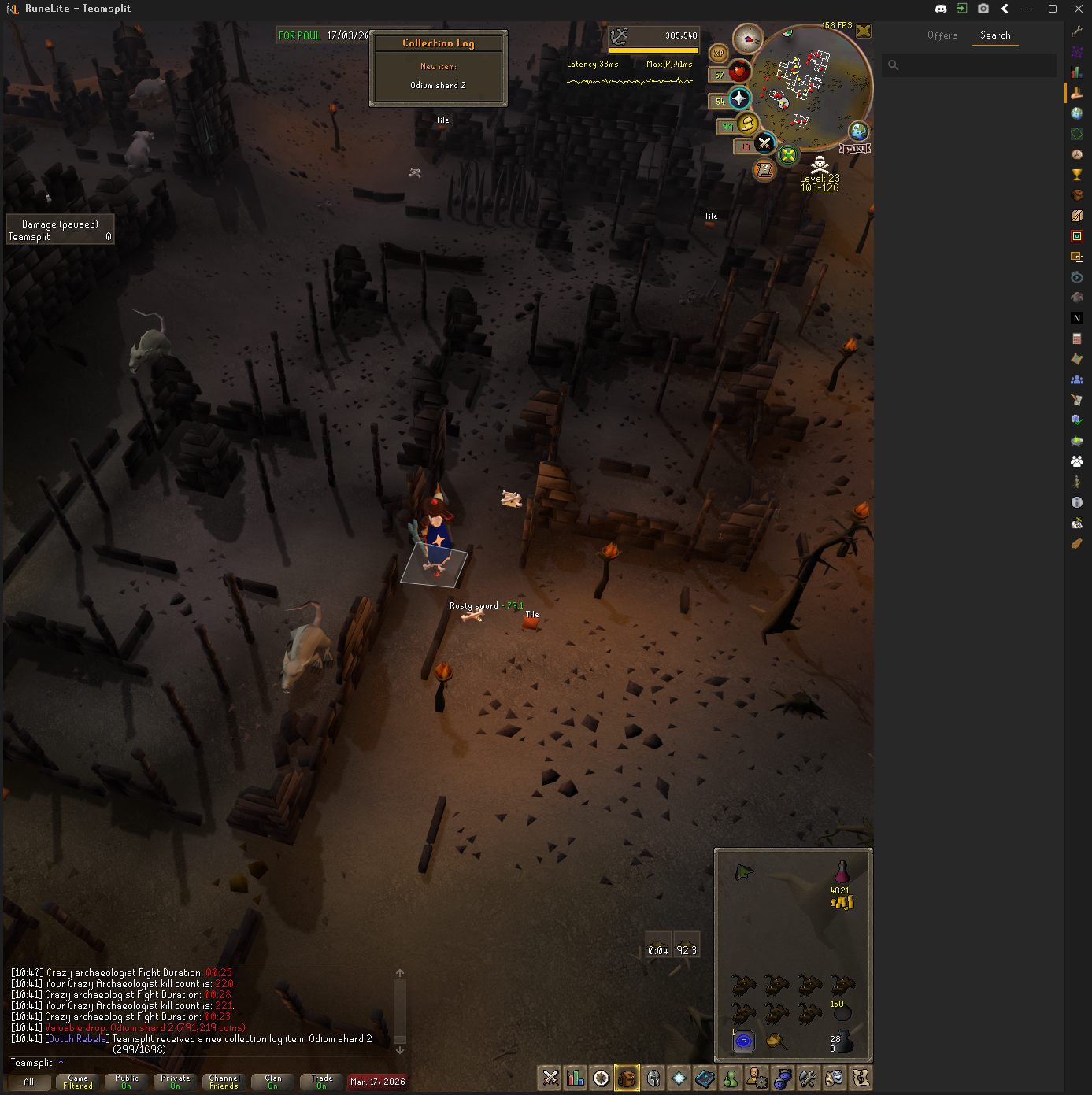Select the Clan chat filter tab
The width and height of the screenshot is (1092, 1095).
(x=273, y=1082)
